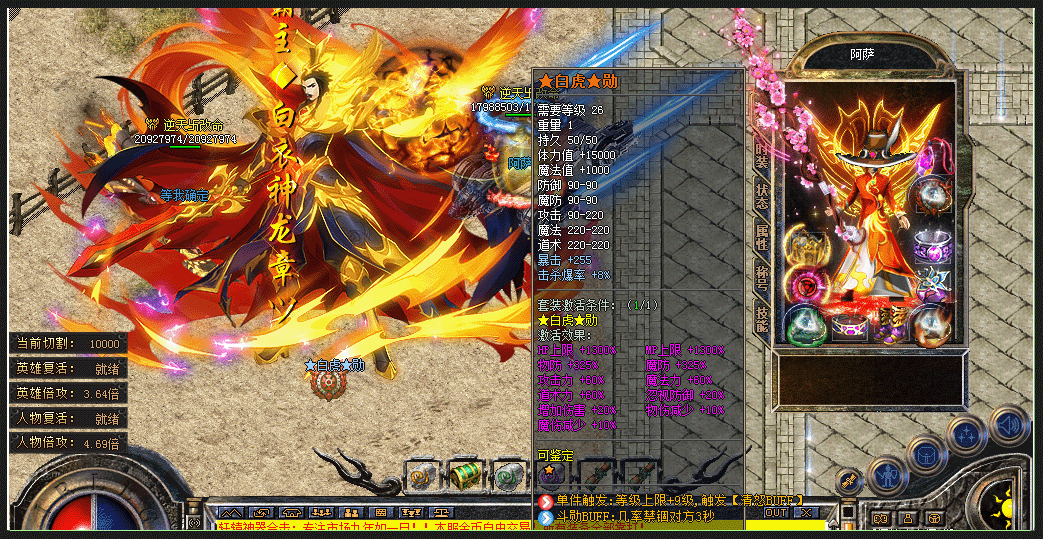Select the 属性 tab
The width and height of the screenshot is (1044, 539).
pyautogui.click(x=762, y=238)
